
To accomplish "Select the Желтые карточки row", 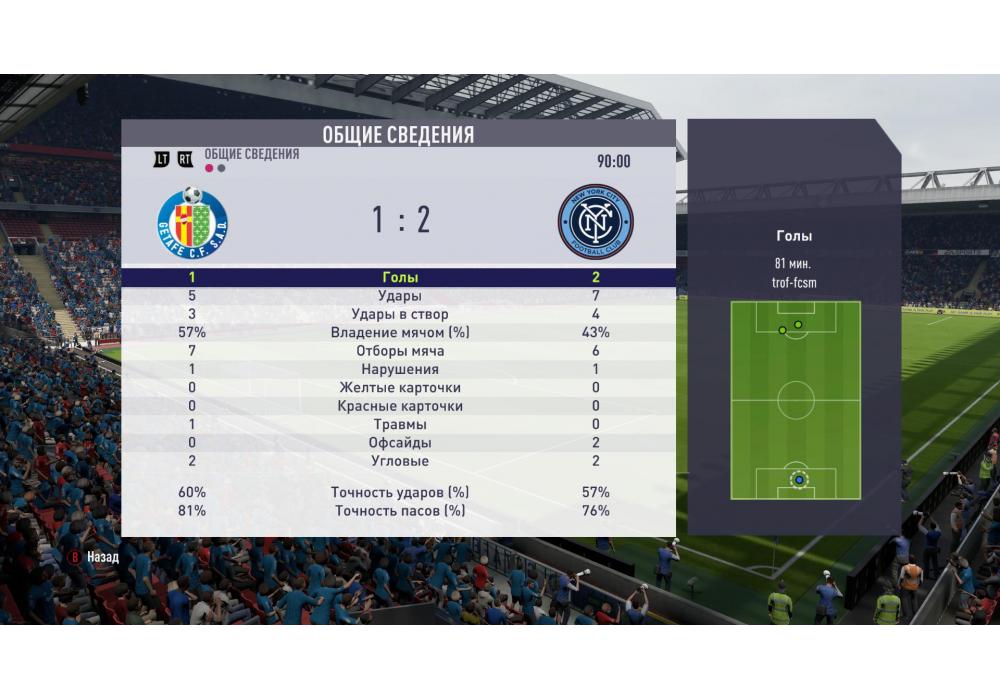I will pos(400,387).
